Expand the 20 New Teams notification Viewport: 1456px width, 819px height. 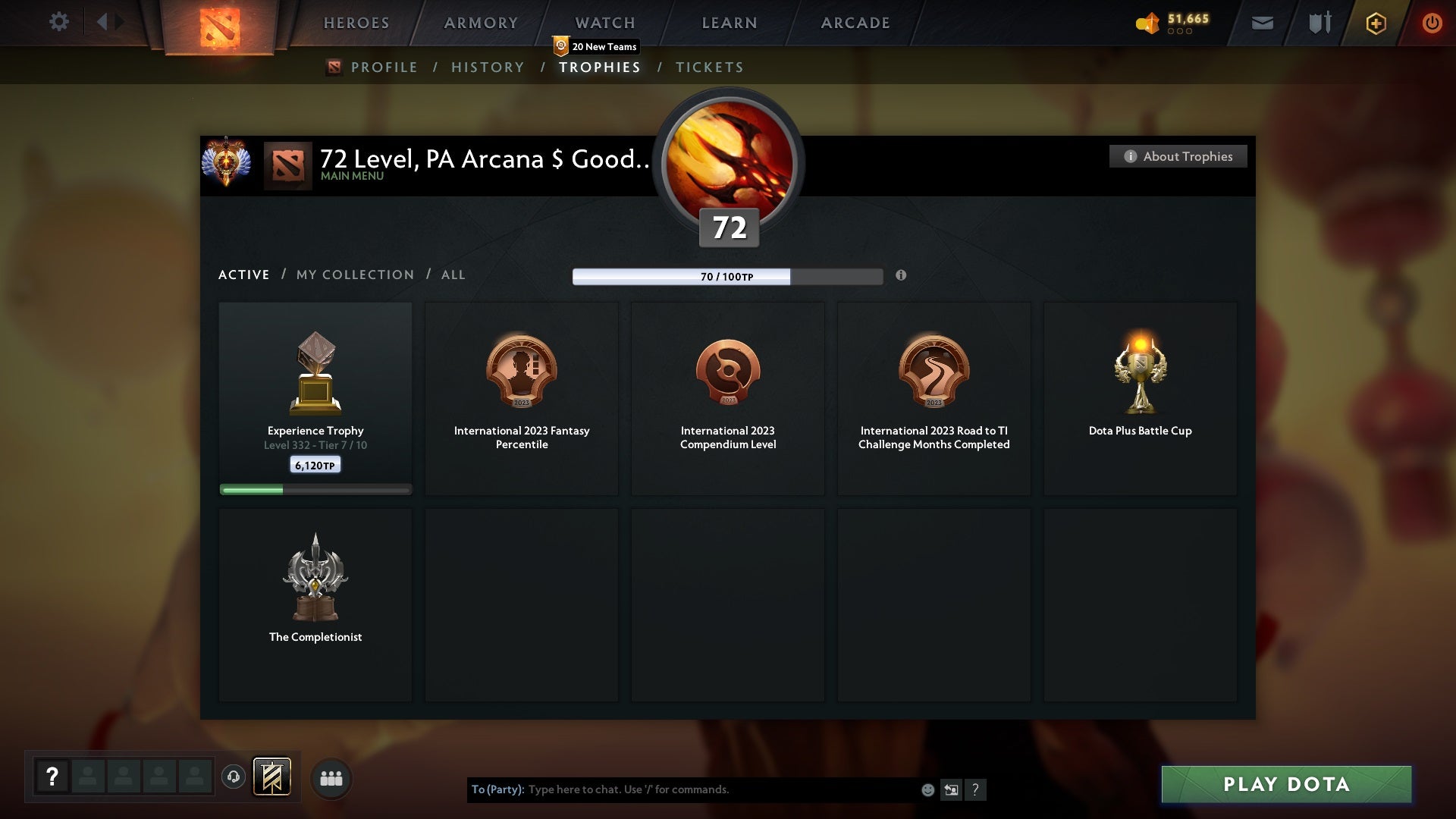pyautogui.click(x=595, y=46)
